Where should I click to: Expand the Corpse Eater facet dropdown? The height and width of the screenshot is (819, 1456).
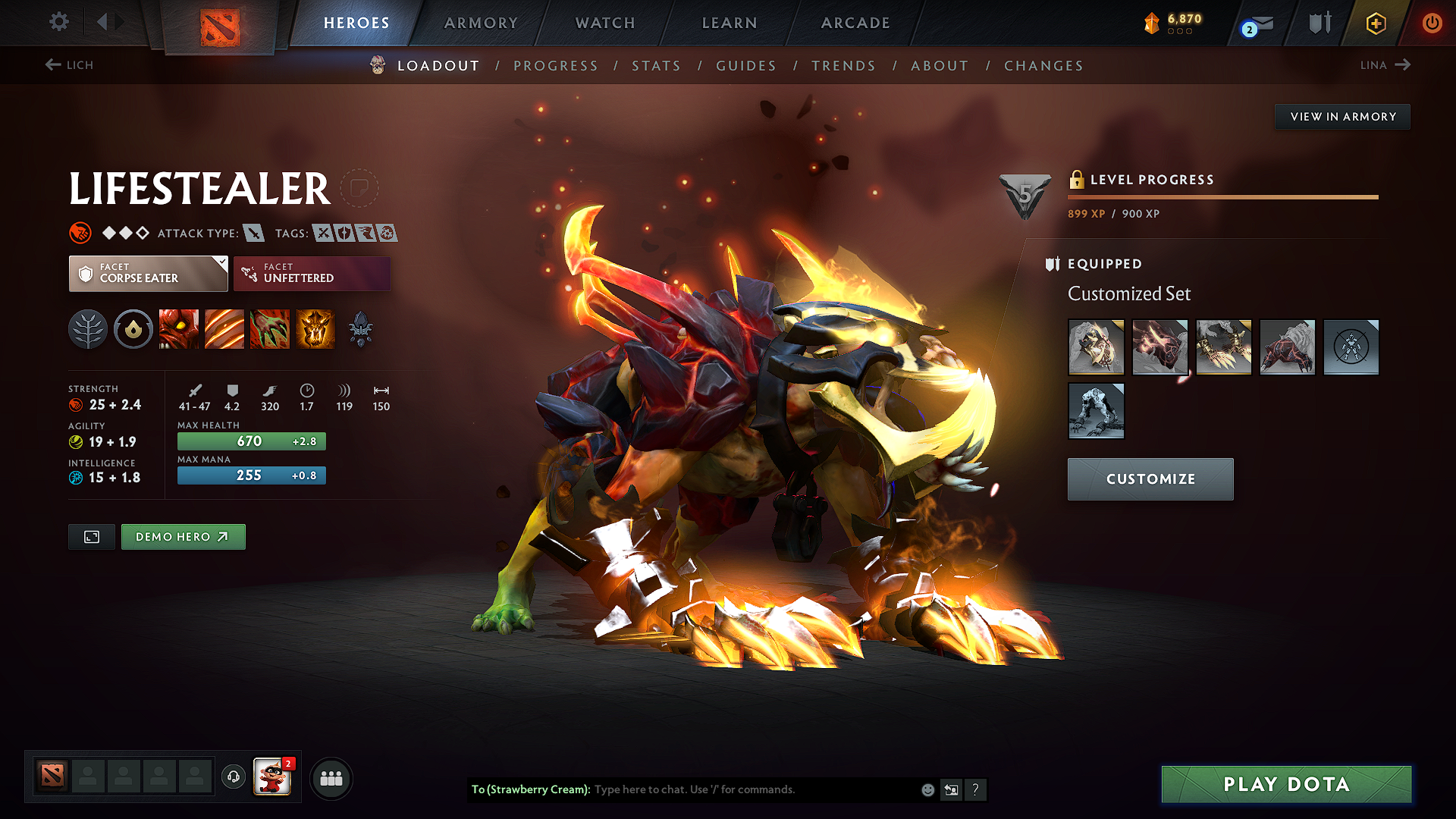[148, 273]
